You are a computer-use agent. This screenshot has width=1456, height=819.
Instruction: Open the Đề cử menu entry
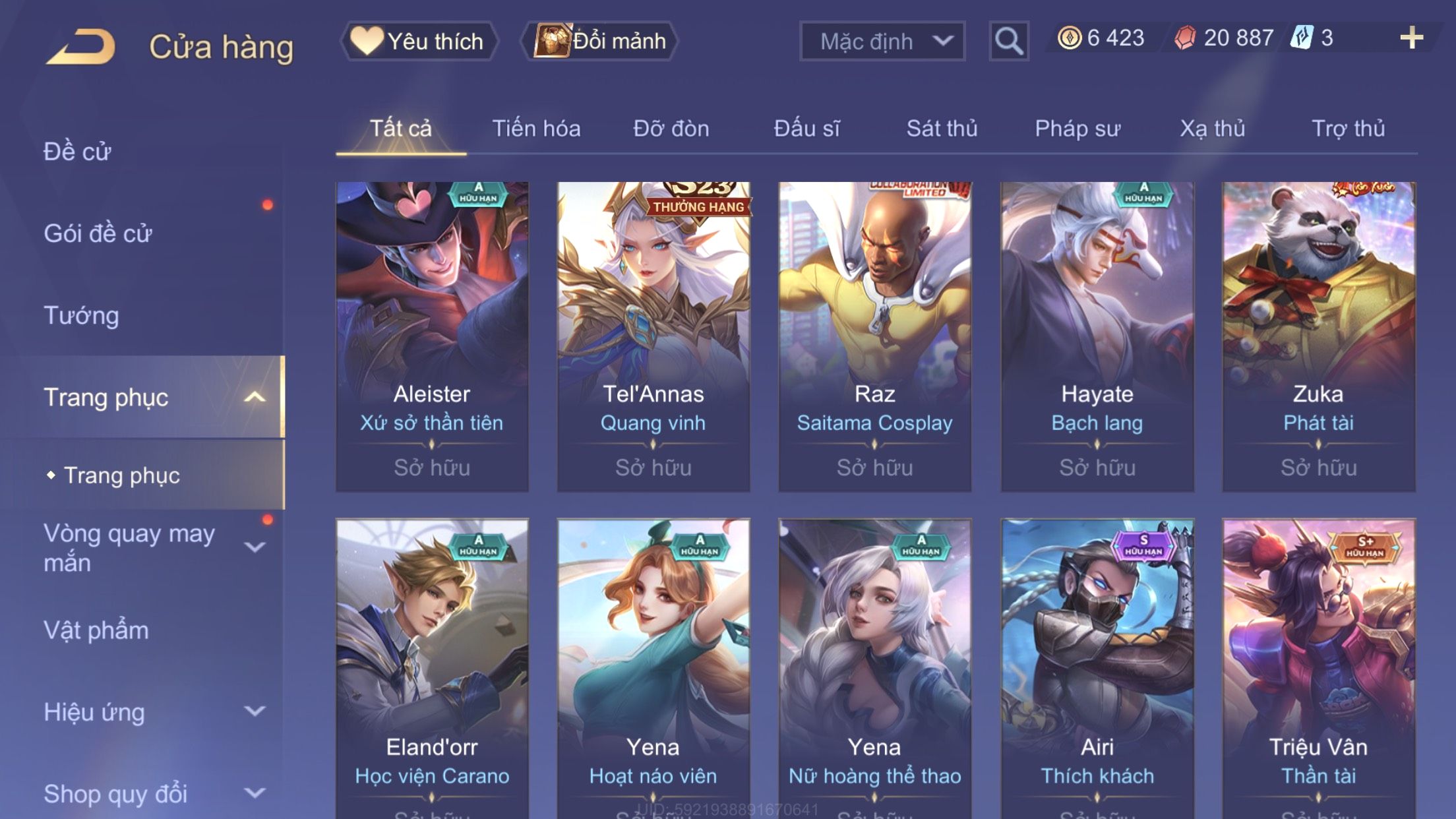[78, 152]
